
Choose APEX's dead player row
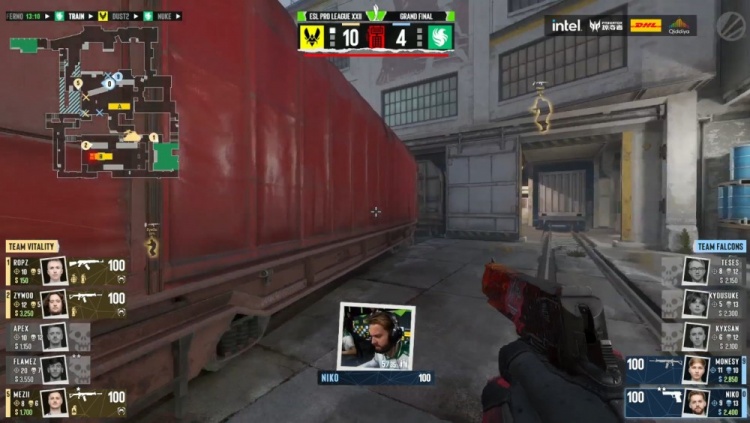50,336
